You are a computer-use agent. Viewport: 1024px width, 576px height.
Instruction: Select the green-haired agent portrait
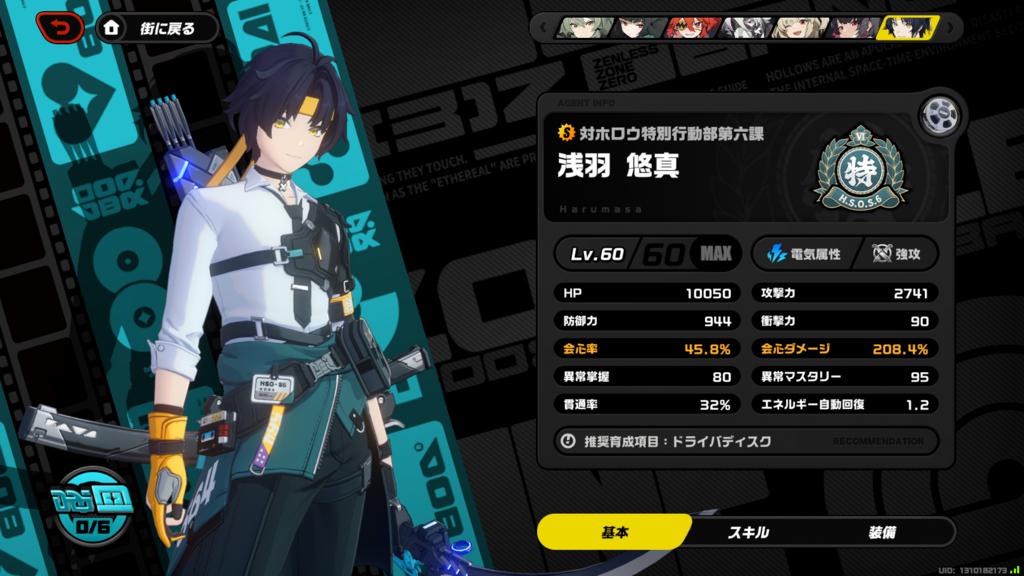pyautogui.click(x=582, y=27)
